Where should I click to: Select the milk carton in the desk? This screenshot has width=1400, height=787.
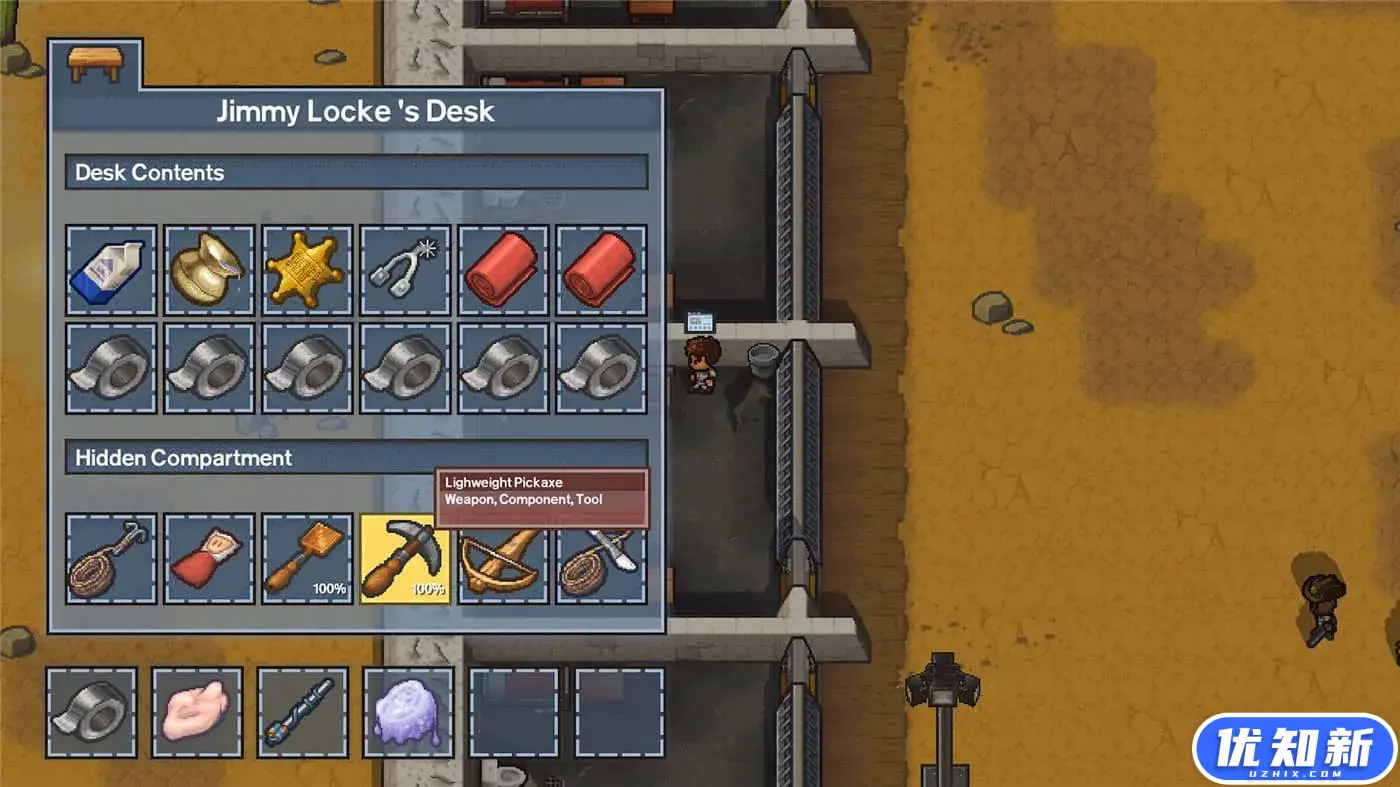tap(111, 270)
